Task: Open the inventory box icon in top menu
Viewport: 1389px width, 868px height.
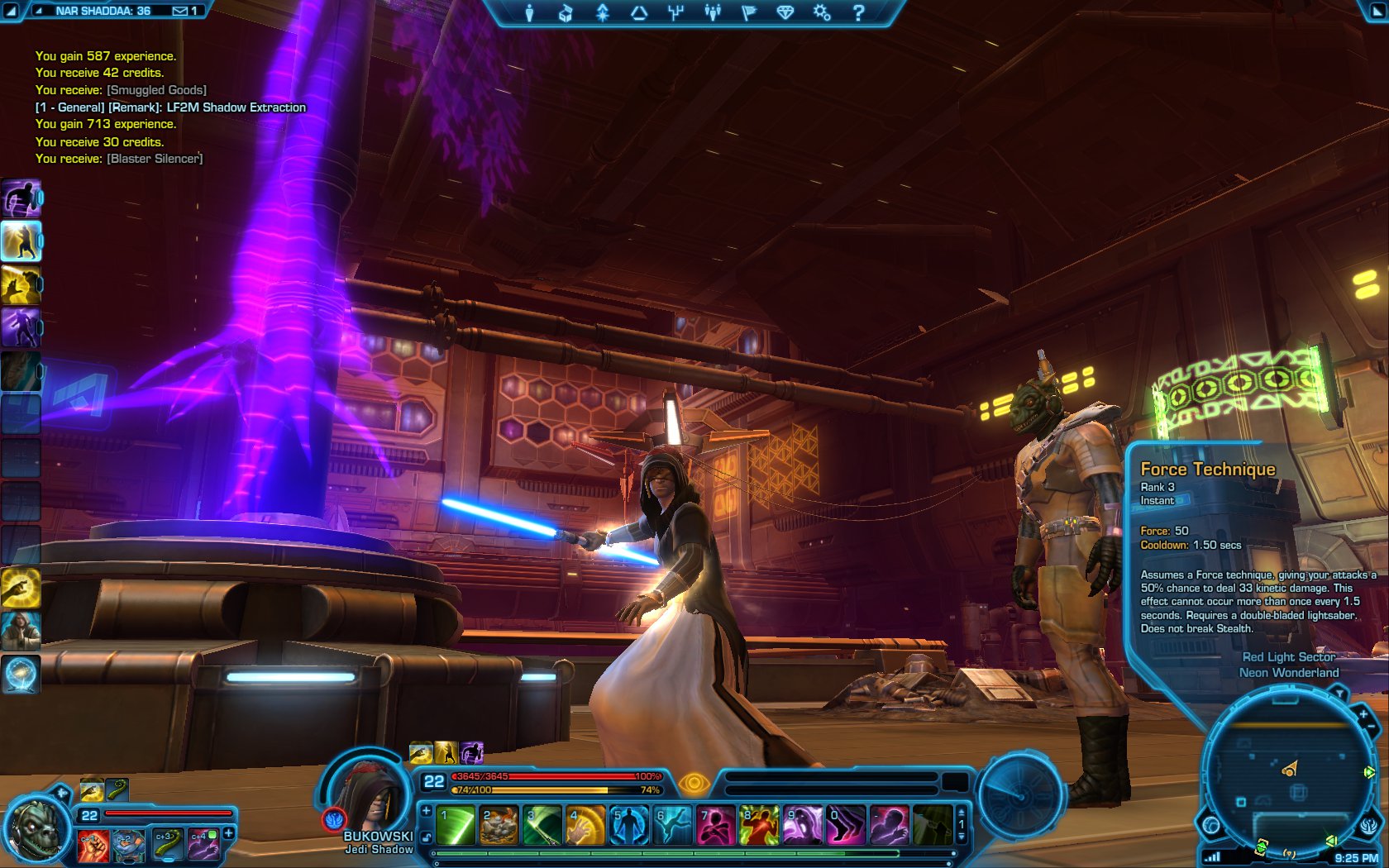Action: click(566, 13)
